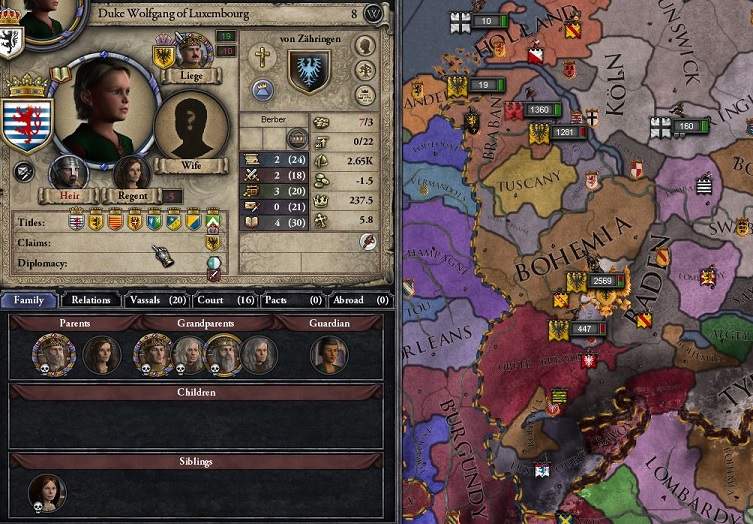Click the gauntlet diplomacy icon
This screenshot has width=753, height=524.
(163, 256)
